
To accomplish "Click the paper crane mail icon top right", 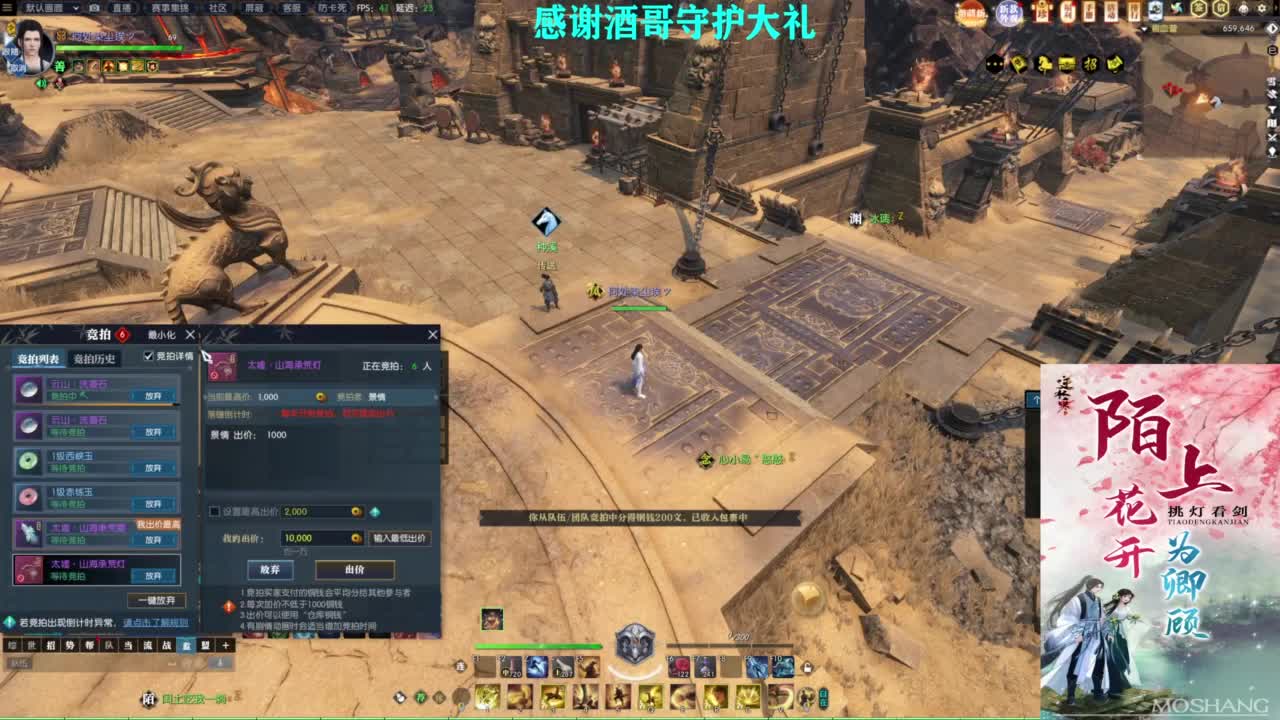I will 1178,9.
